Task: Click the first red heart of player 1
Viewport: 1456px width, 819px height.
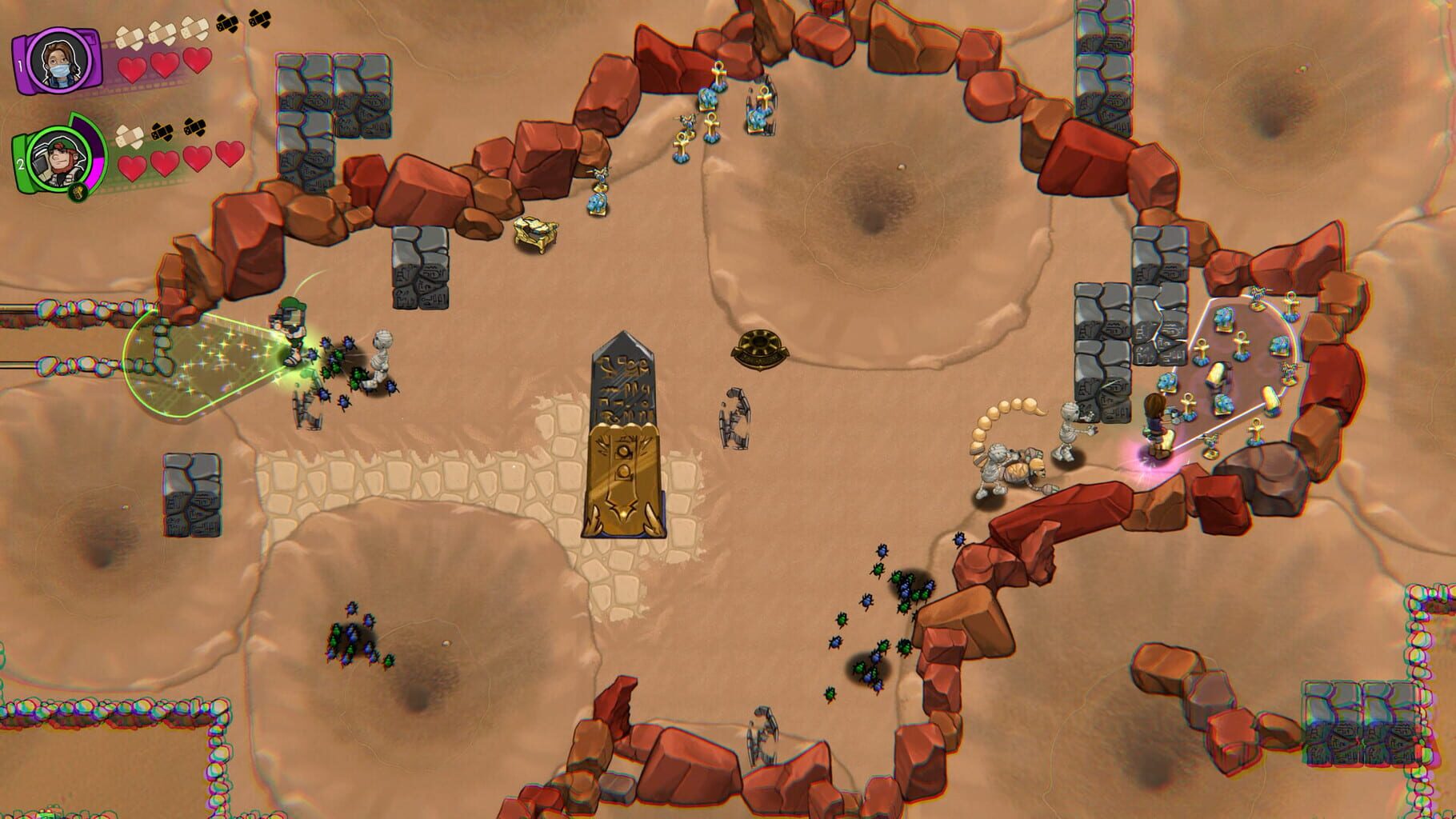Action: pos(132,69)
